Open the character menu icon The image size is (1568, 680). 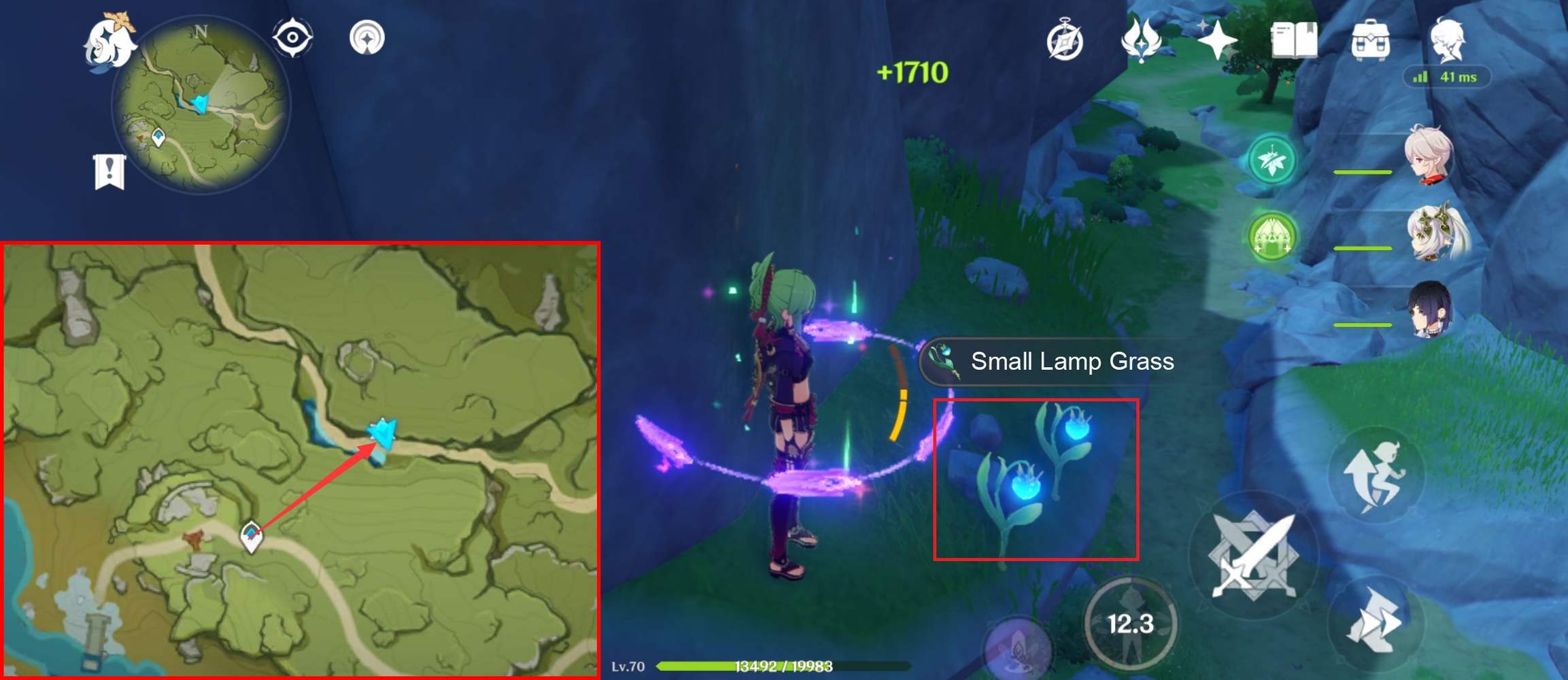(x=1448, y=41)
